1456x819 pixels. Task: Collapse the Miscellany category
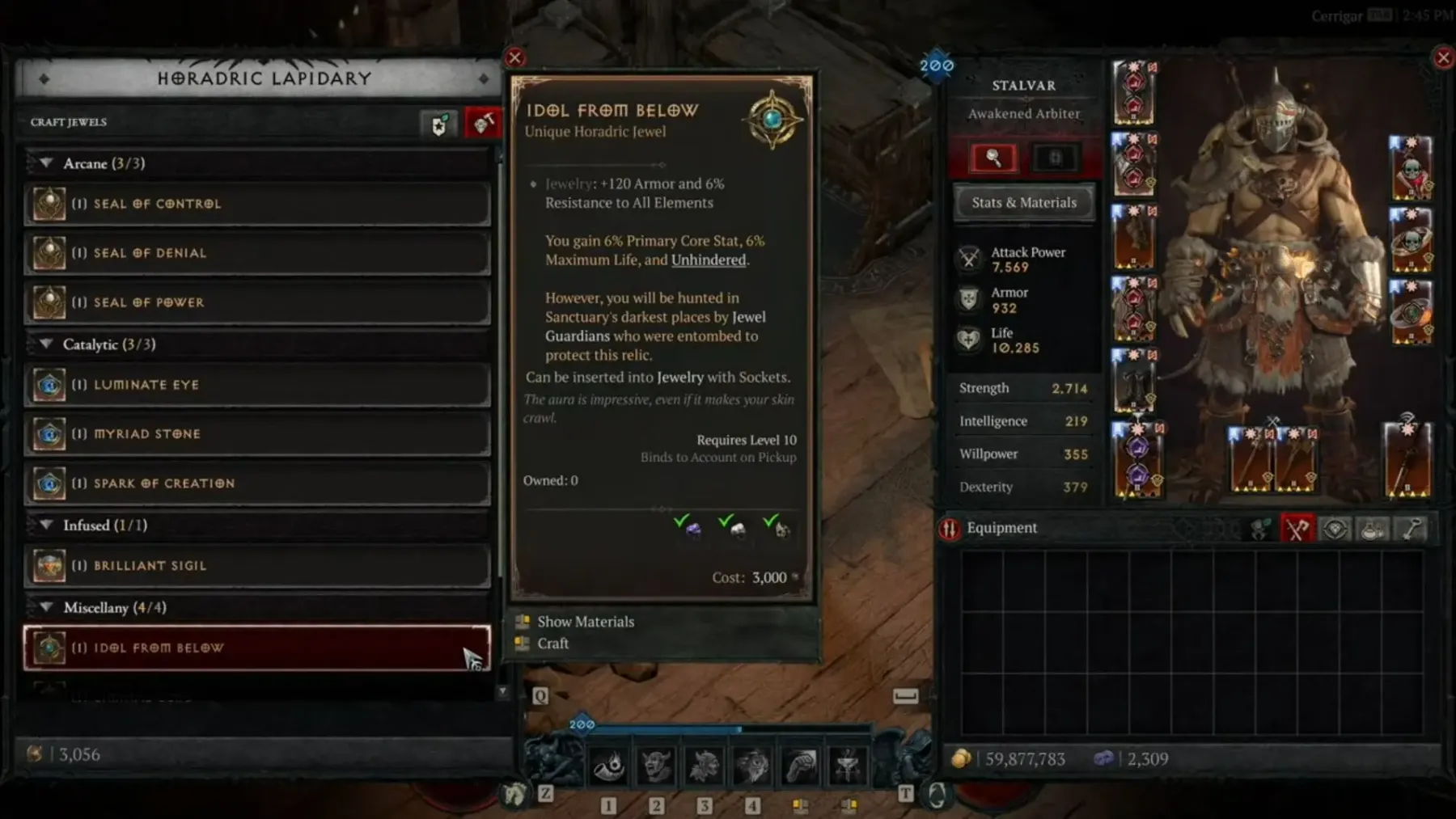(x=47, y=607)
